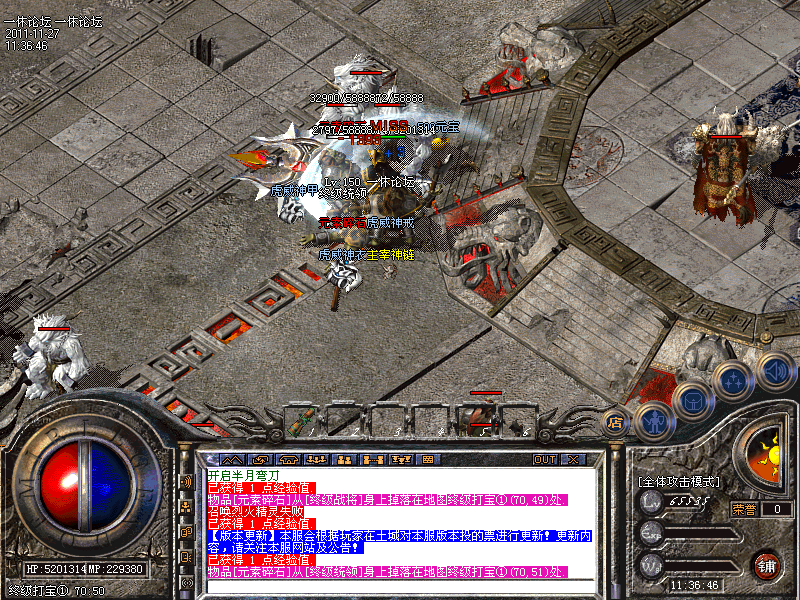Click the chat input field
This screenshot has height=600, width=800.
(x=400, y=586)
